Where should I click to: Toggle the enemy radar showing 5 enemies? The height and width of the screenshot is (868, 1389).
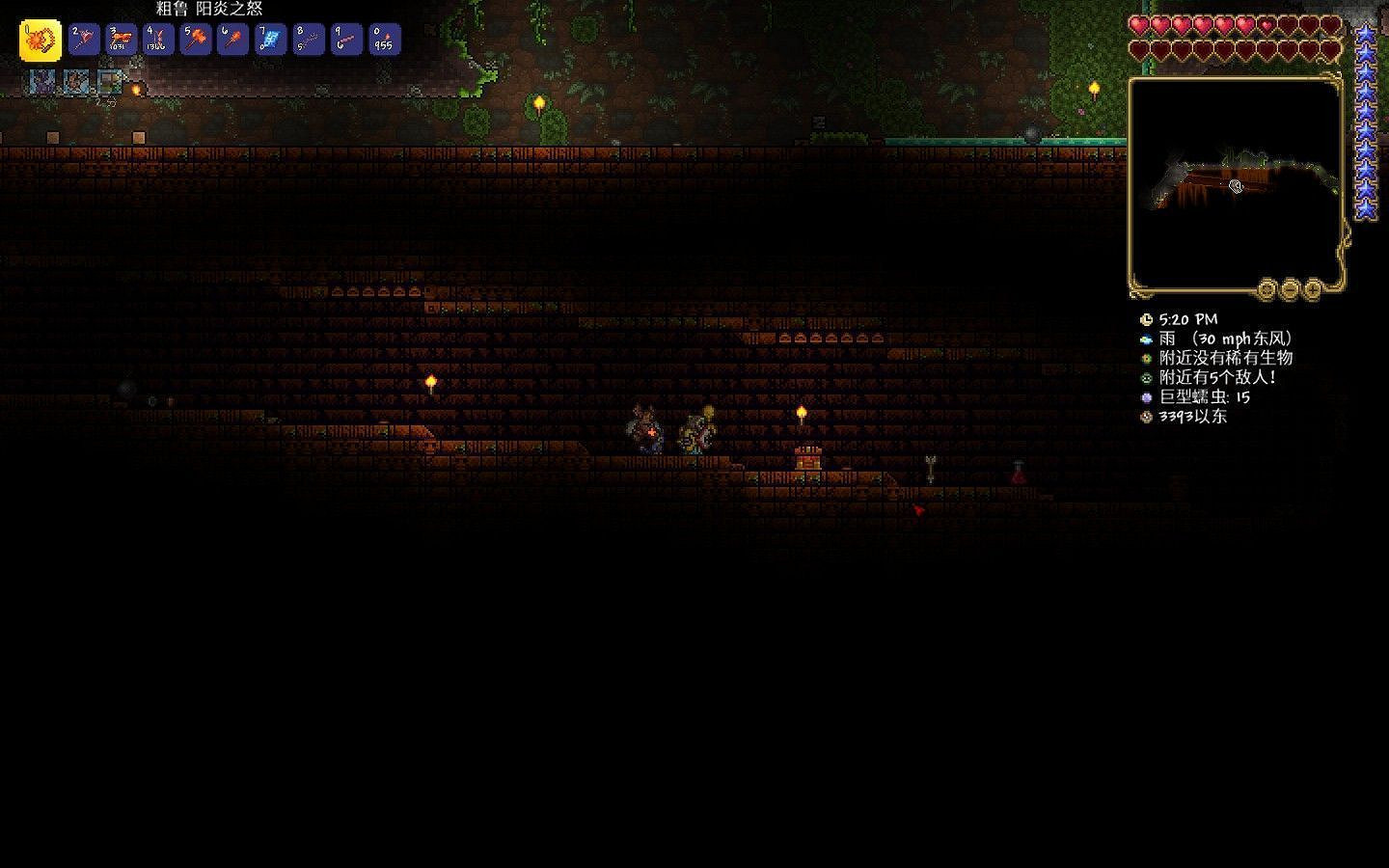click(1145, 377)
